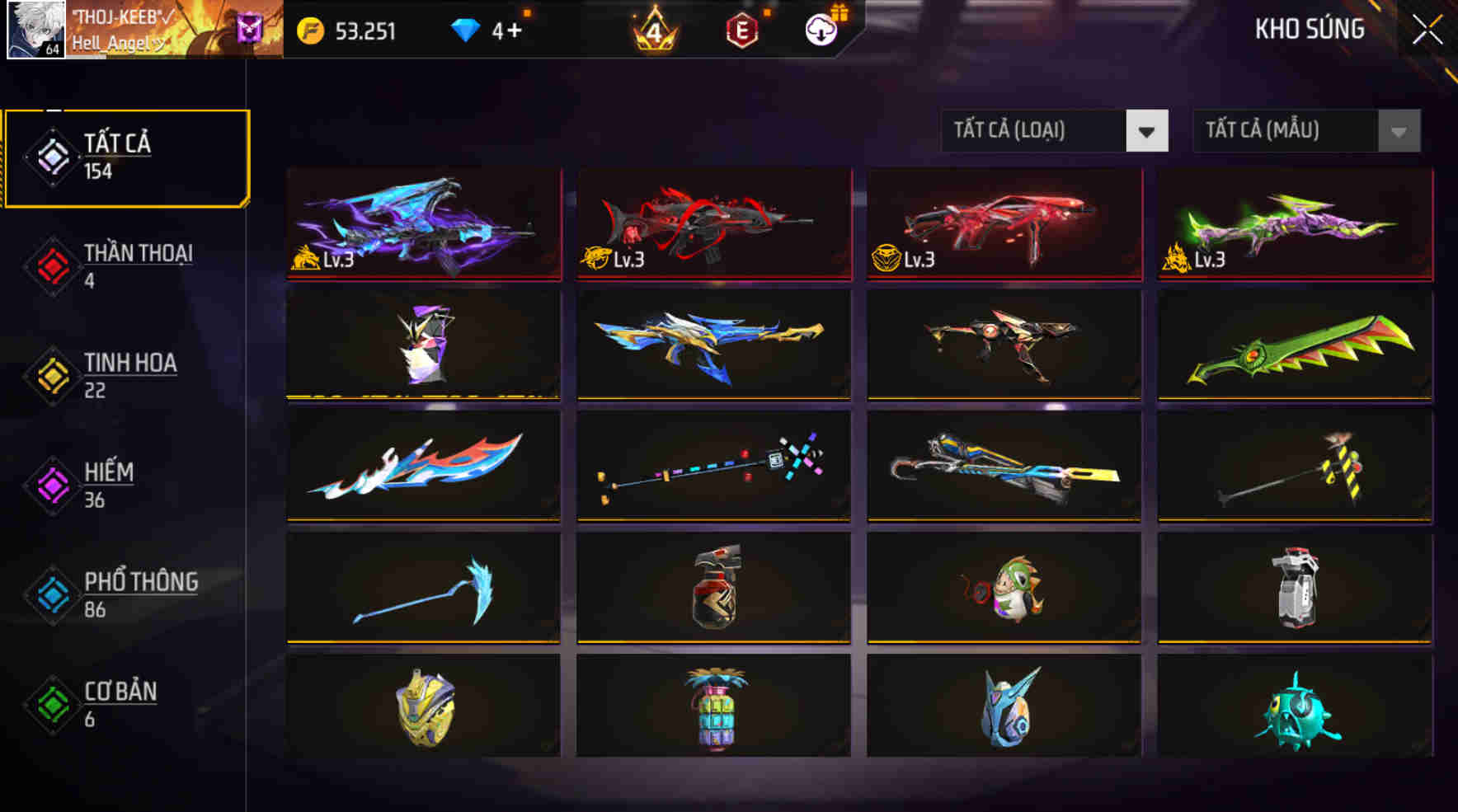Open the gold coin balance display
Screen dimensions: 1458x812
coord(346,31)
